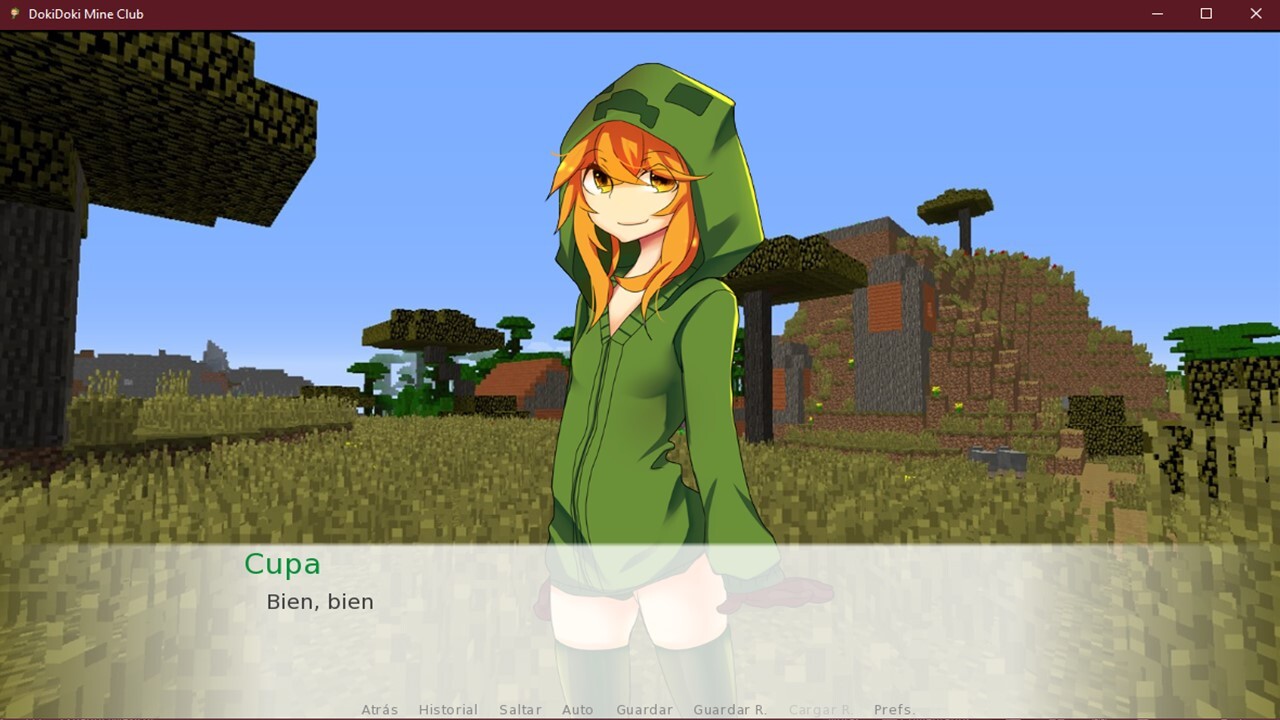Click Cupa's green name label
The width and height of the screenshot is (1280, 720).
(x=283, y=564)
